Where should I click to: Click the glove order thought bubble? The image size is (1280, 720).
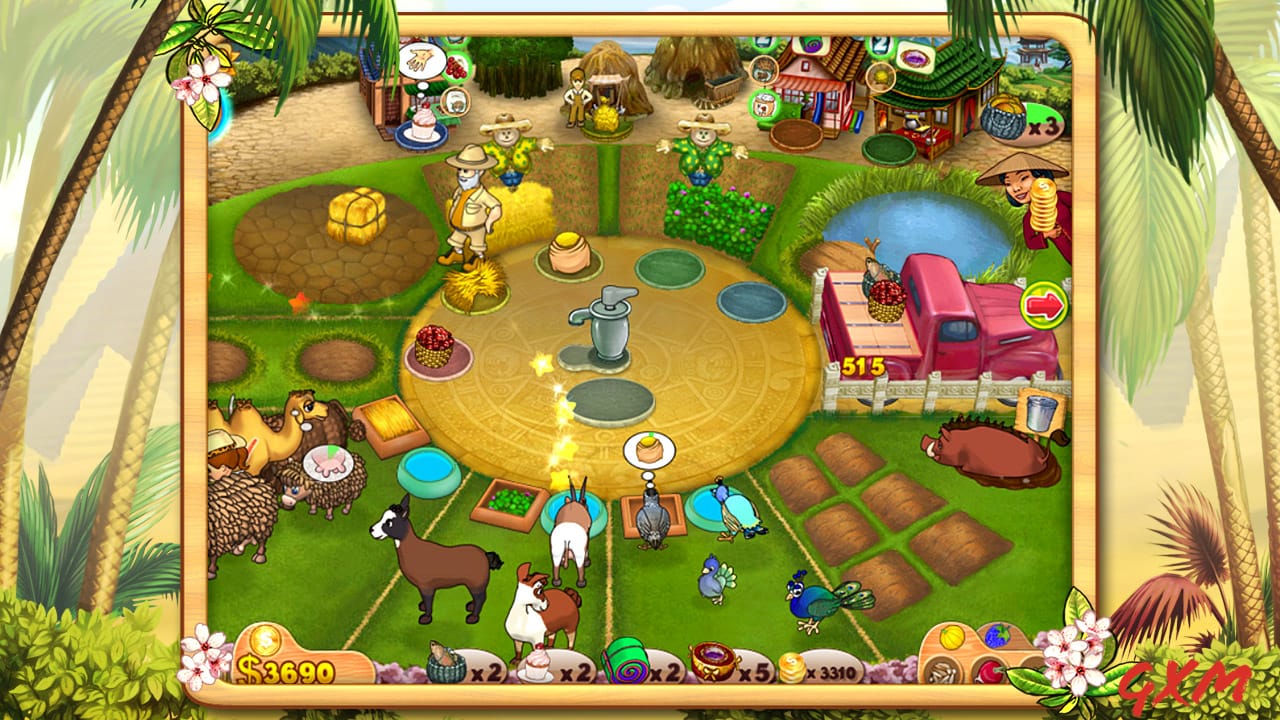coord(421,59)
